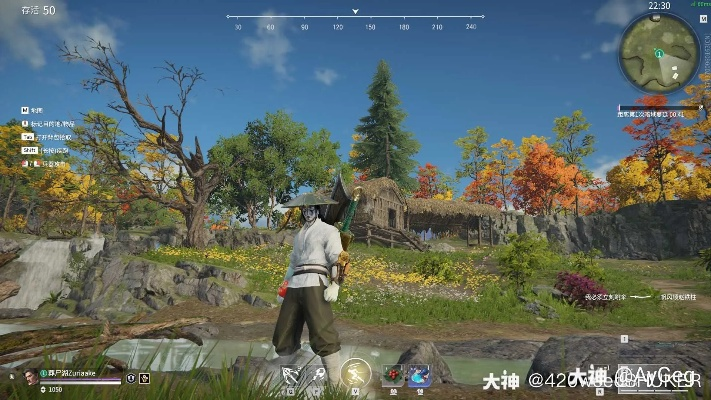Screen dimensions: 711x400
Task: Activate the circular central ability icon
Action: coord(355,375)
